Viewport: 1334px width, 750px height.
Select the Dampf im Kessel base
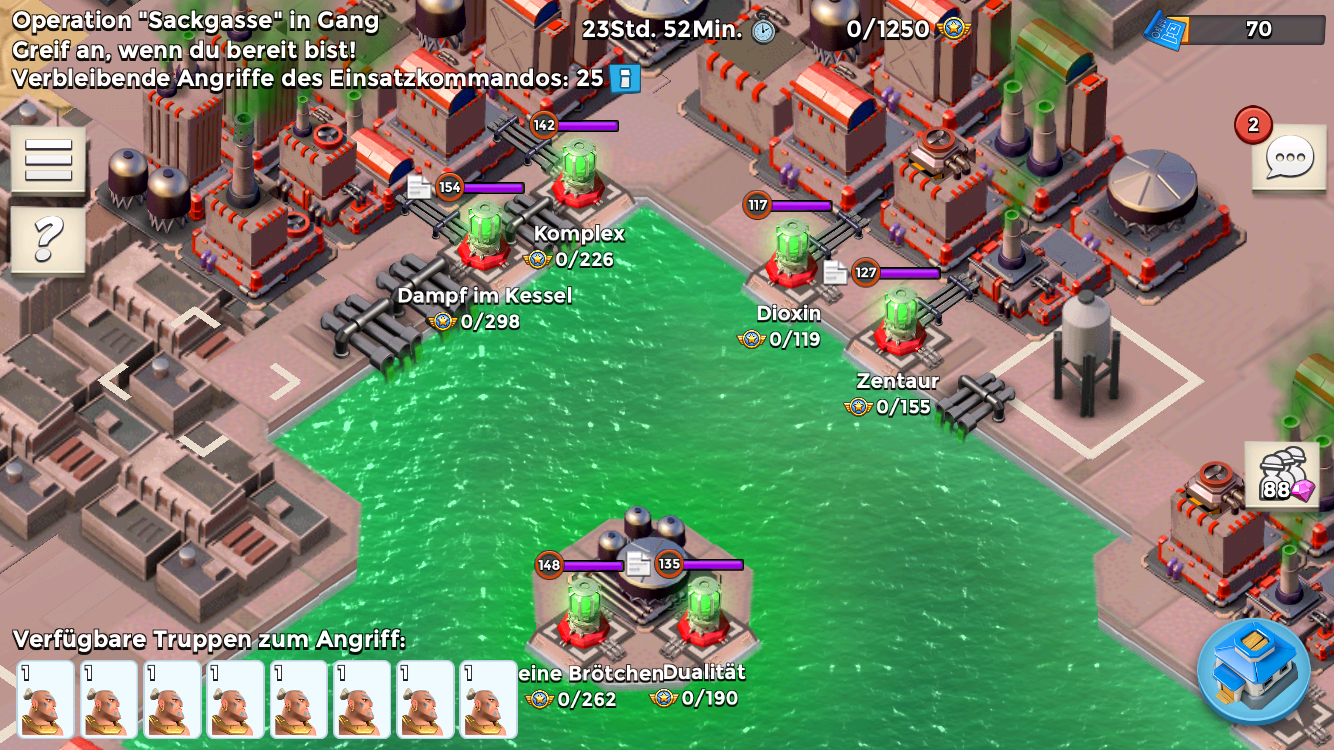coord(485,233)
